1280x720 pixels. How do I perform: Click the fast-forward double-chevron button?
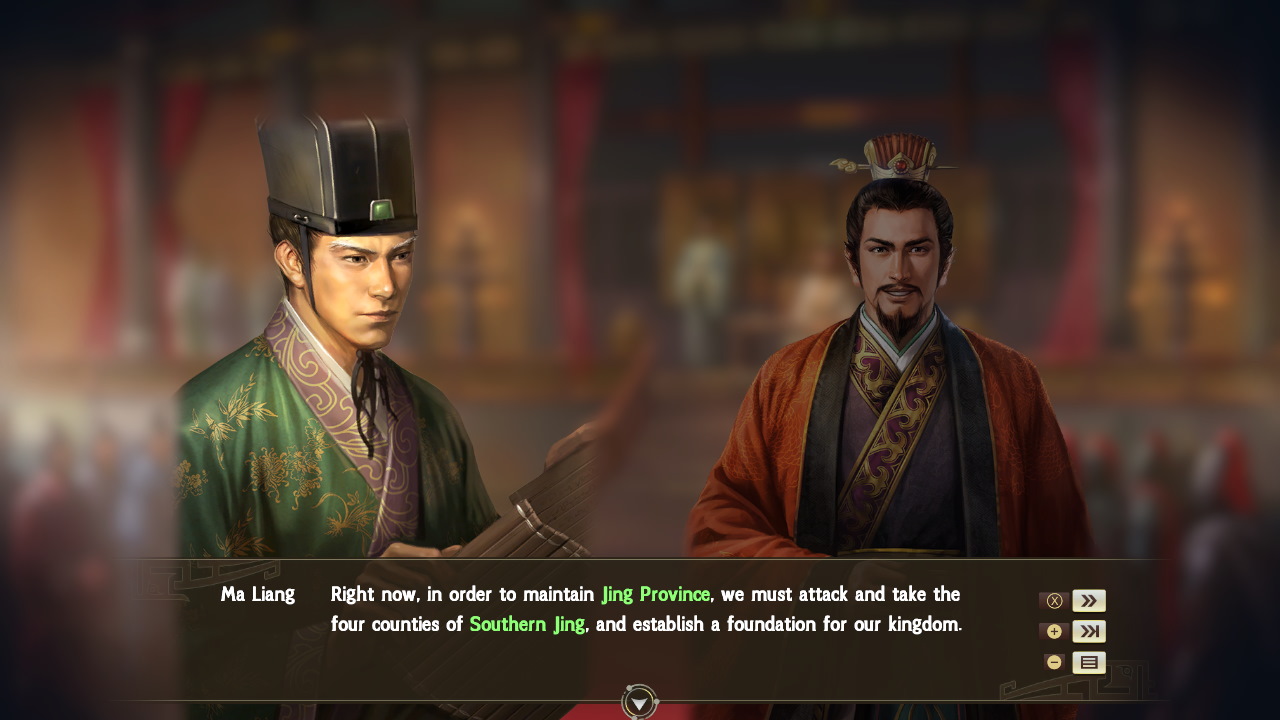[x=1088, y=600]
